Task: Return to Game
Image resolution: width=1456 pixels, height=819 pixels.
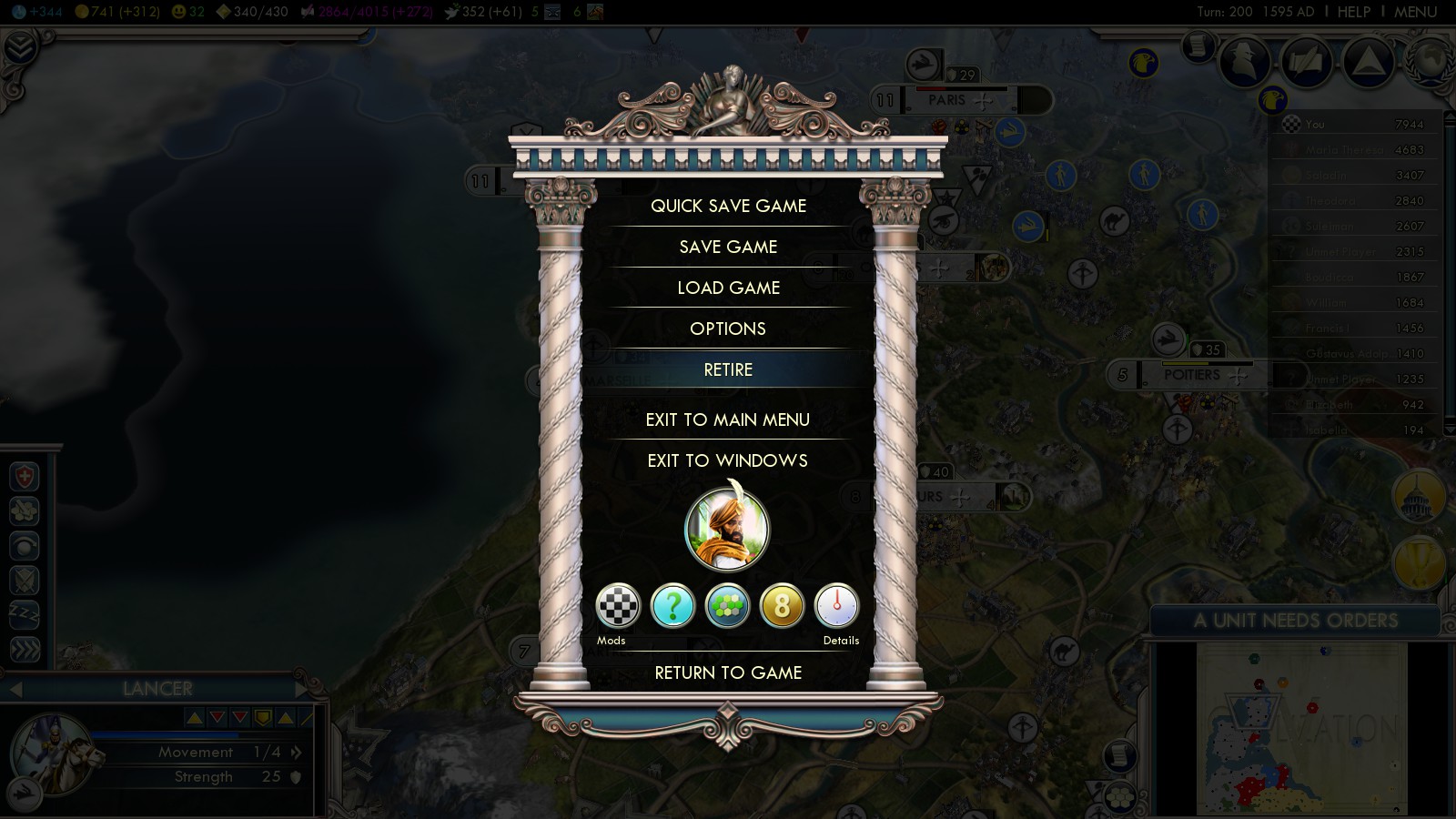Action: pyautogui.click(x=728, y=672)
